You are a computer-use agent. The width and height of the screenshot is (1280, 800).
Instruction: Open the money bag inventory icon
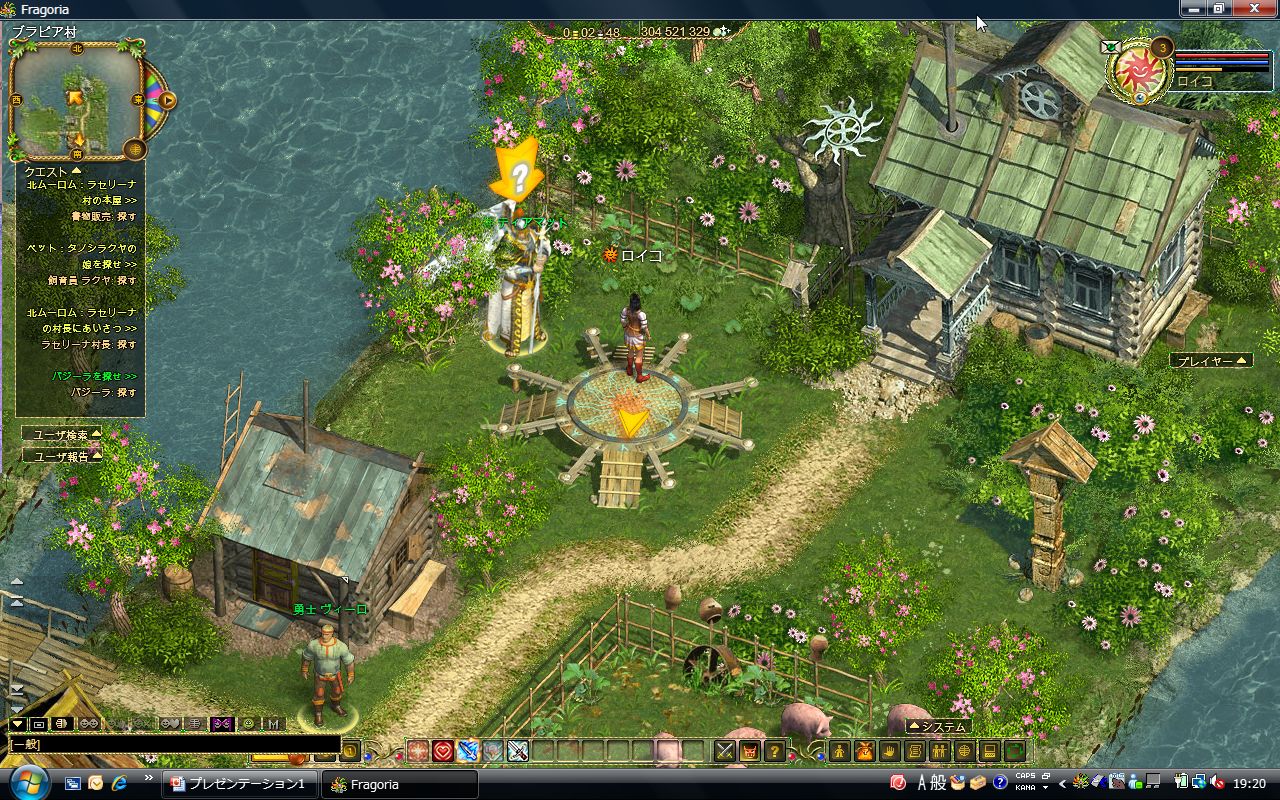click(x=865, y=751)
